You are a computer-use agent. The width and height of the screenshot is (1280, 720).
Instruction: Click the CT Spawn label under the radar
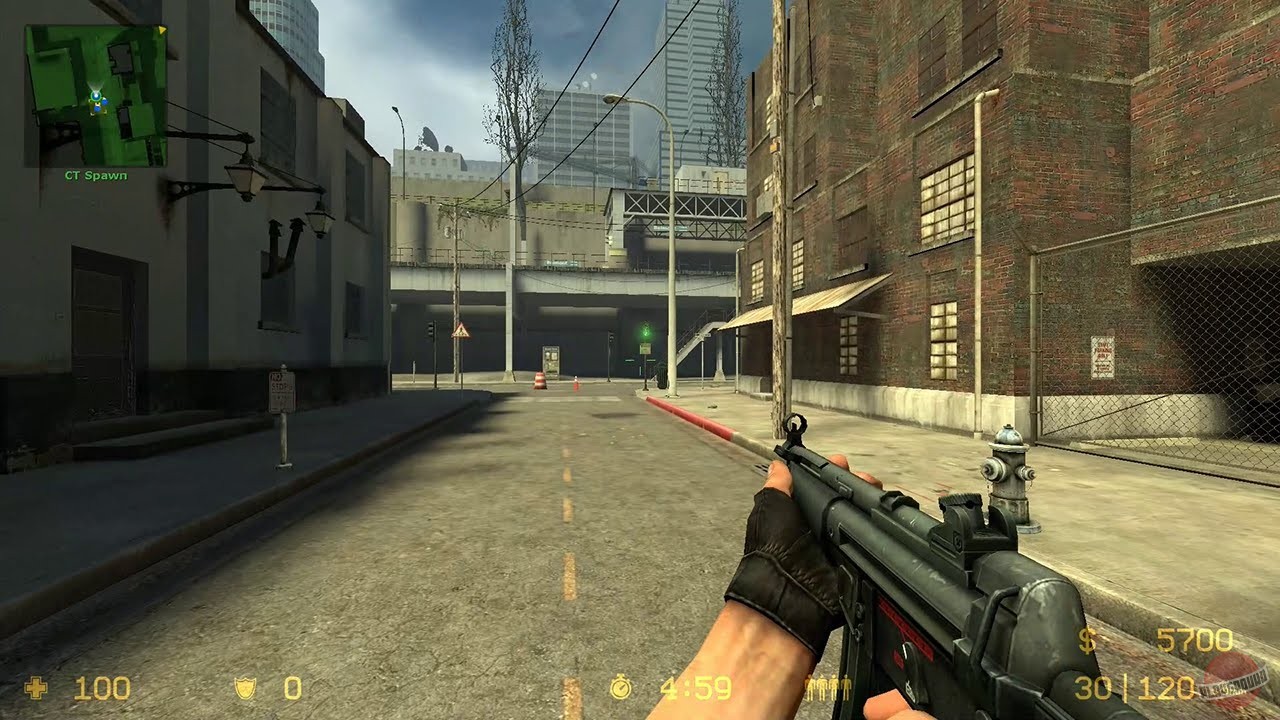(x=96, y=174)
